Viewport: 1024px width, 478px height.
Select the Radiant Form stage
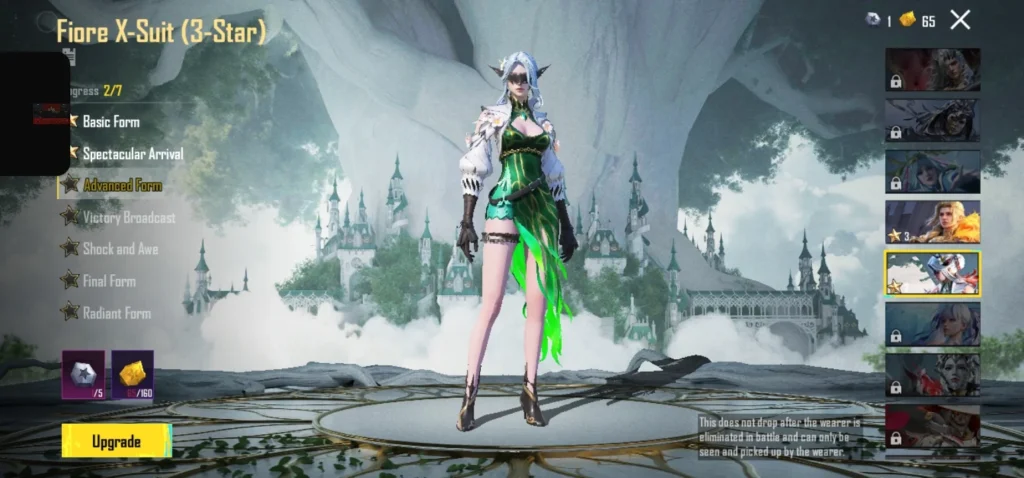point(116,313)
